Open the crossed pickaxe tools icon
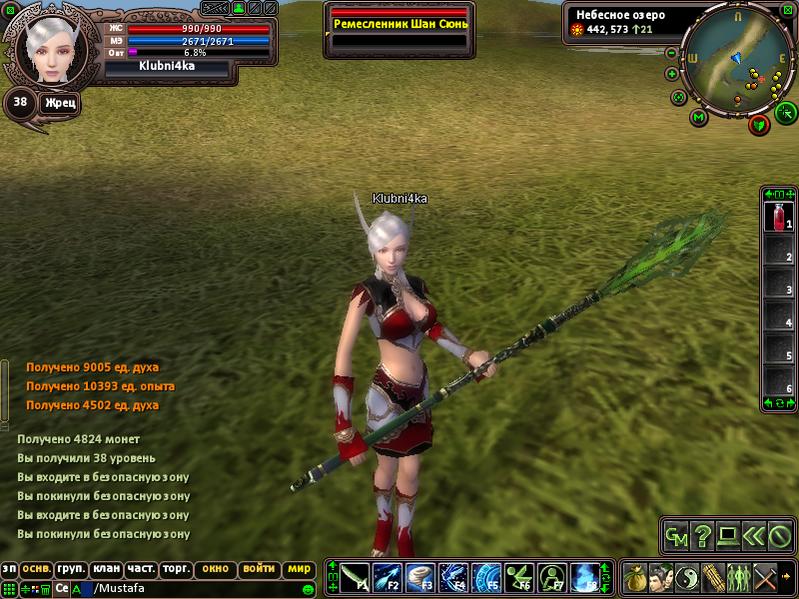 [x=765, y=577]
